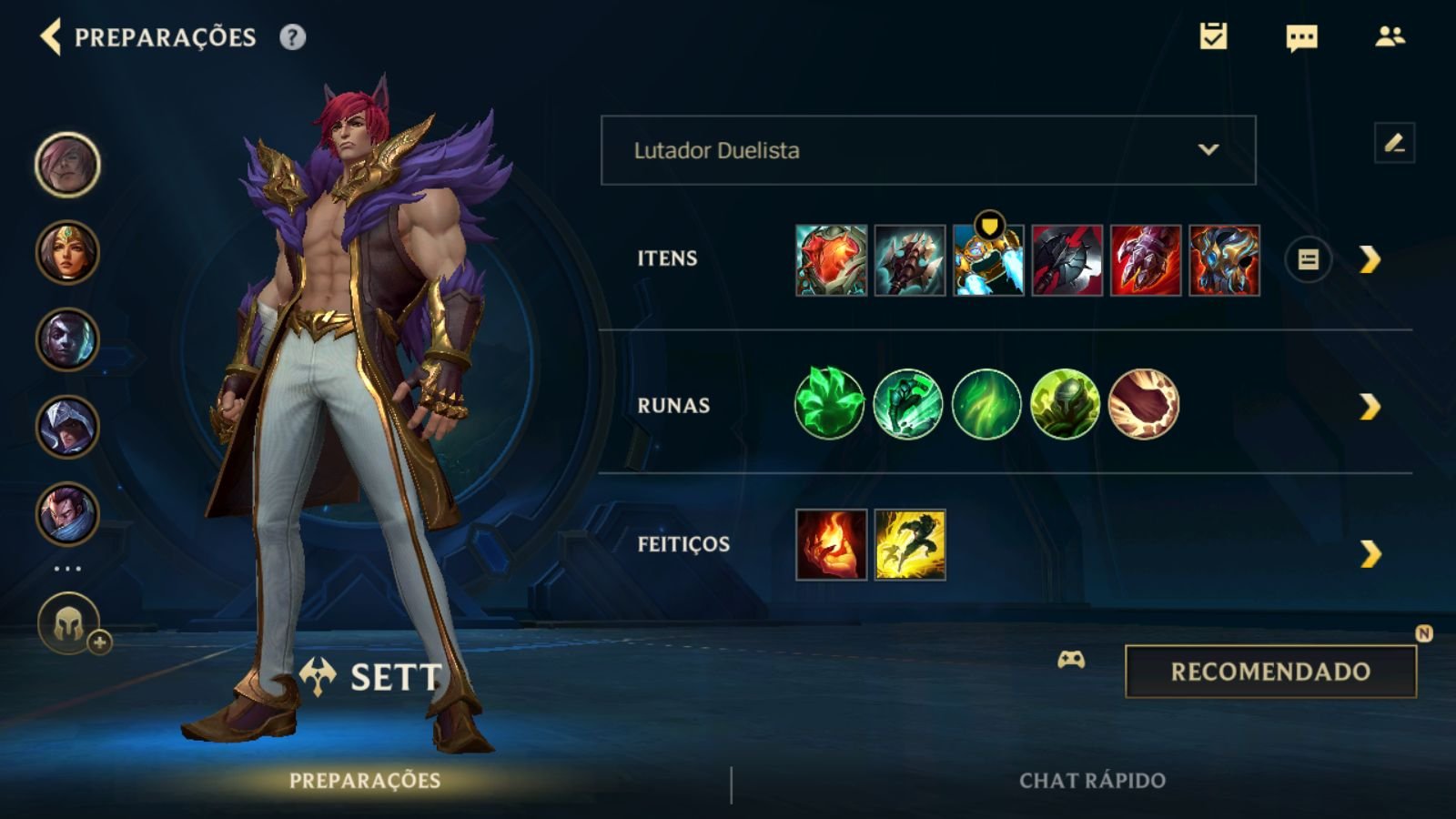Viewport: 1456px width, 819px height.
Task: Click the back arrow next to PREPARAÇÕES
Action: 50,38
